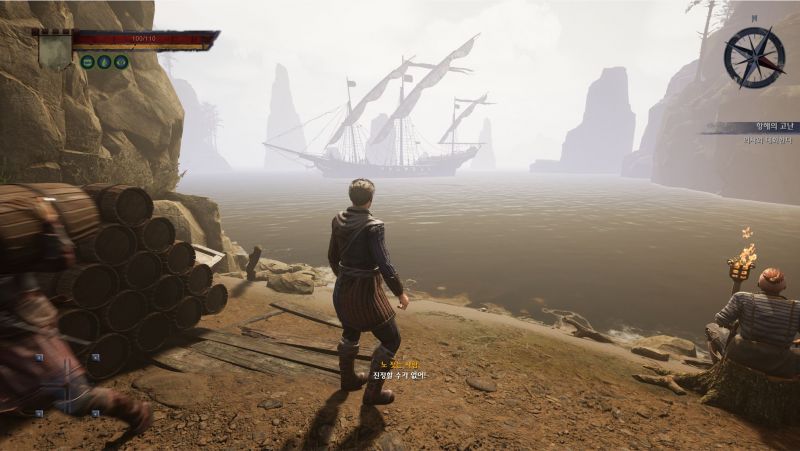Click the compass rose in the corner
This screenshot has height=451, width=800.
coord(754,56)
